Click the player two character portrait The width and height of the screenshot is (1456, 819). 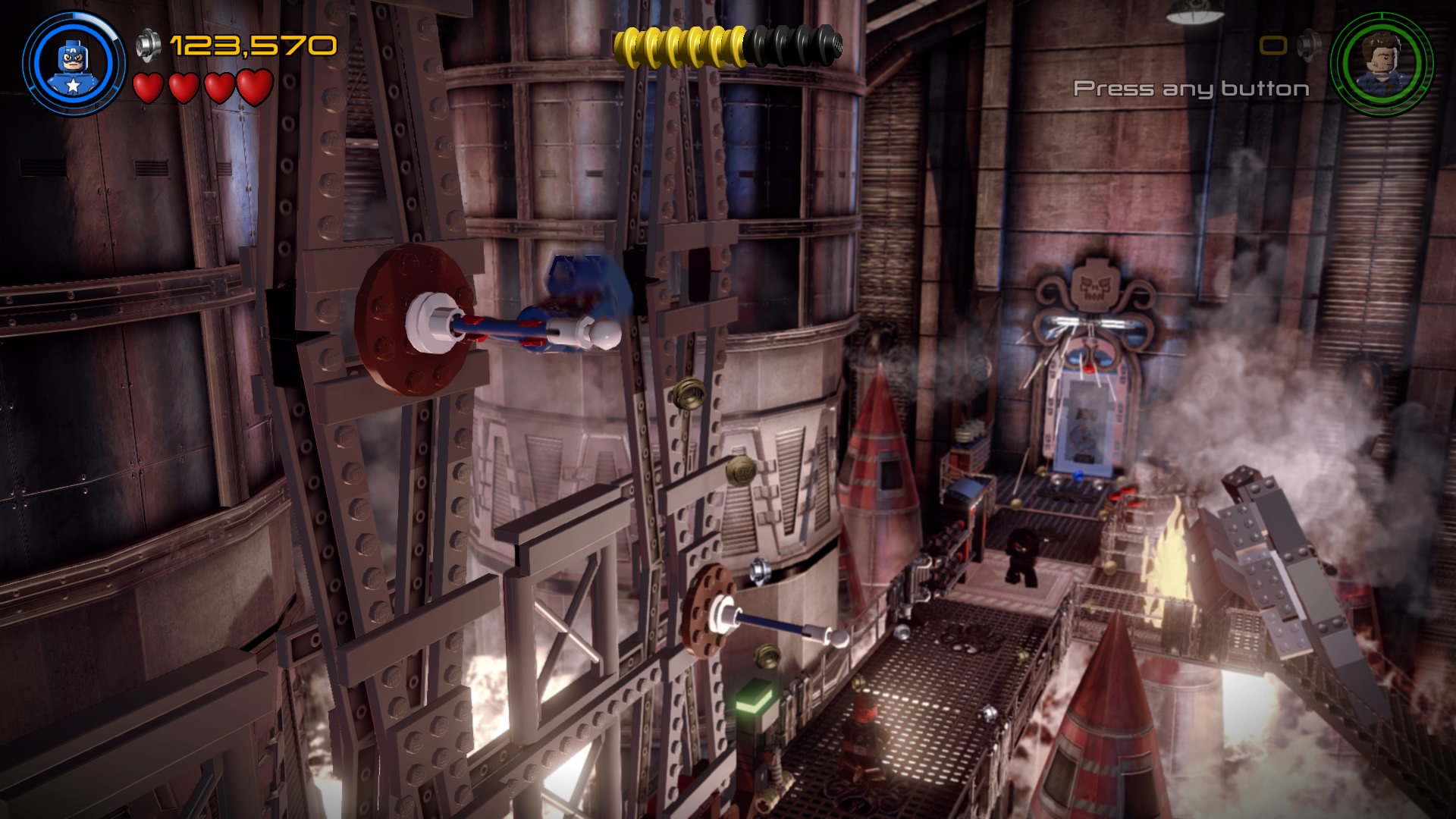tap(1381, 64)
